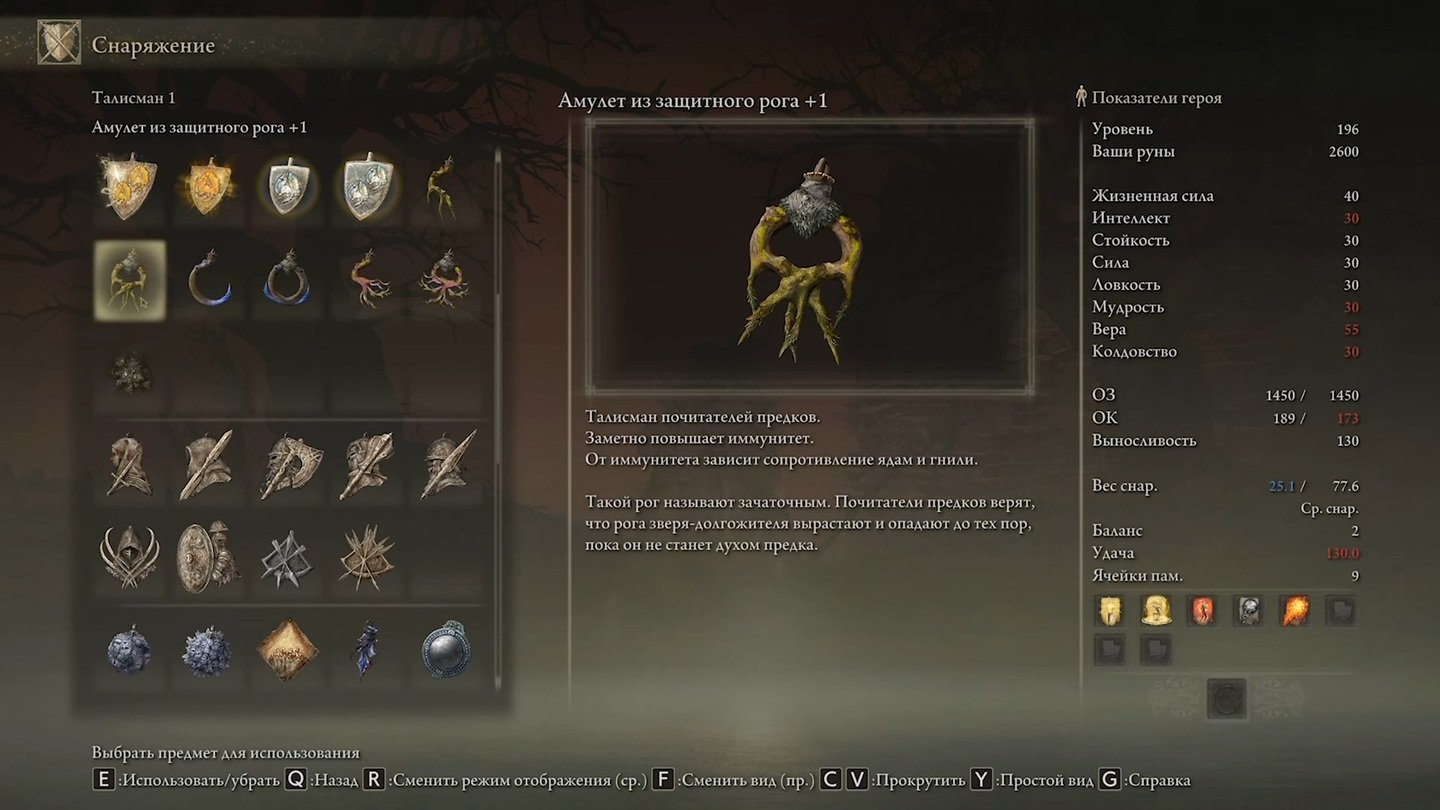1440x810 pixels.
Task: Choose the orange fireball spell in memory slots
Action: pos(1295,610)
